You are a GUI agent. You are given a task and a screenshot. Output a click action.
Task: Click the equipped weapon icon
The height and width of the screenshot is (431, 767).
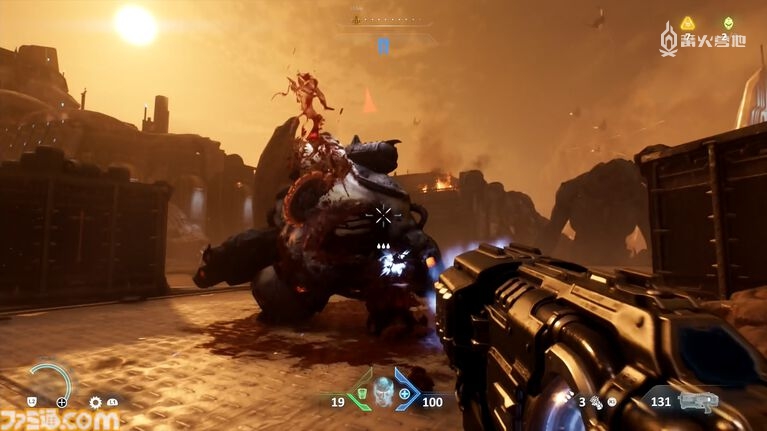698,401
